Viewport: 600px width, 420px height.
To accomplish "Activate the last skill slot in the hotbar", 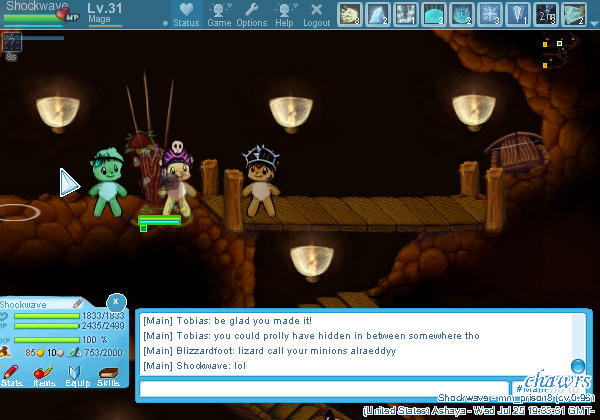I will tap(574, 14).
